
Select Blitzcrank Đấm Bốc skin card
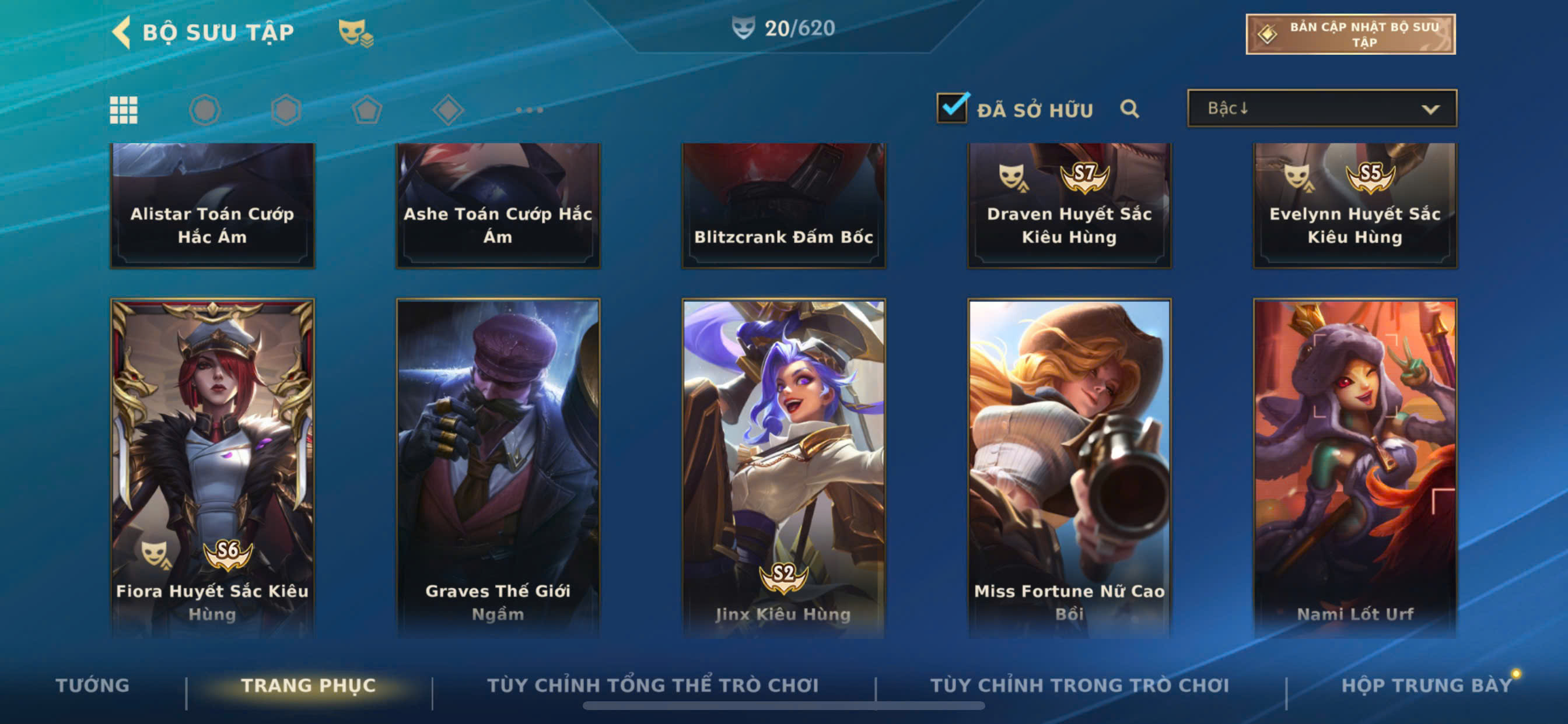click(x=783, y=205)
